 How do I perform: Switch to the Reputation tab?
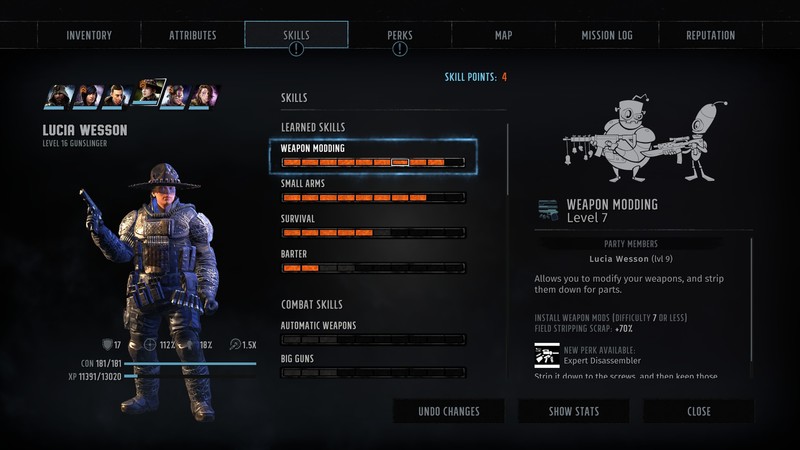[710, 35]
